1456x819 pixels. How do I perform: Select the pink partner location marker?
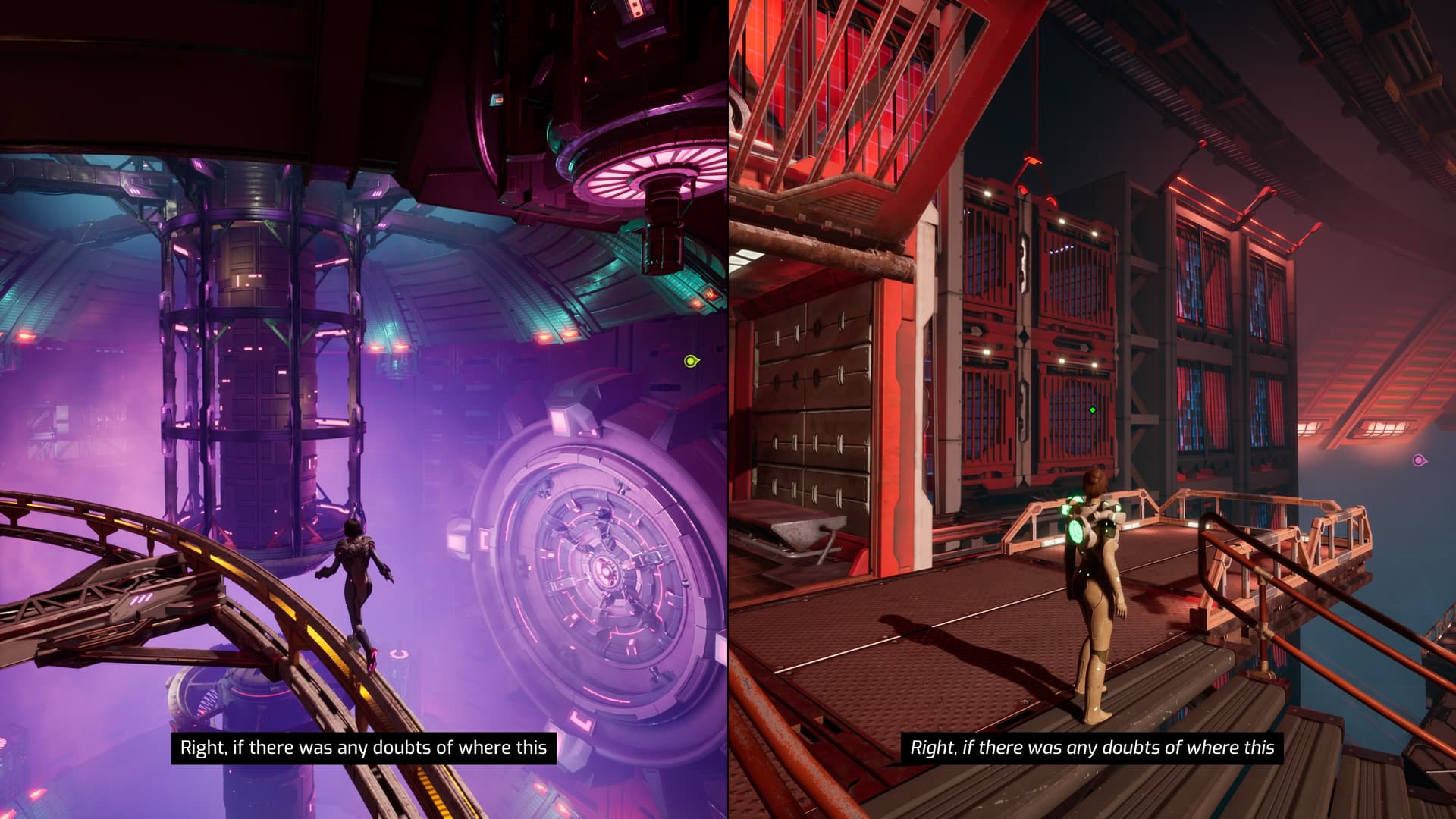click(1419, 460)
